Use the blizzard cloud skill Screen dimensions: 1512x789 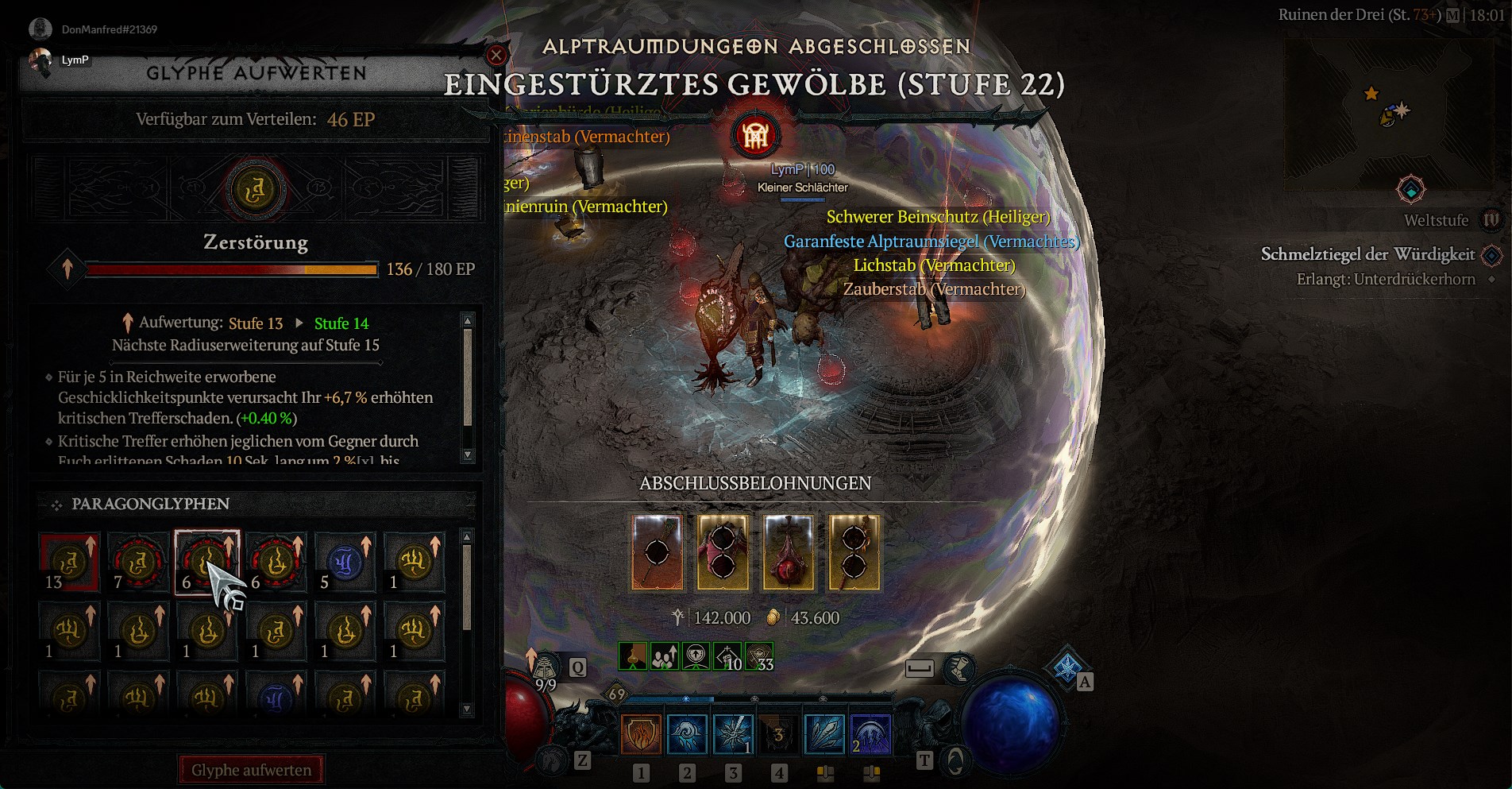(687, 734)
